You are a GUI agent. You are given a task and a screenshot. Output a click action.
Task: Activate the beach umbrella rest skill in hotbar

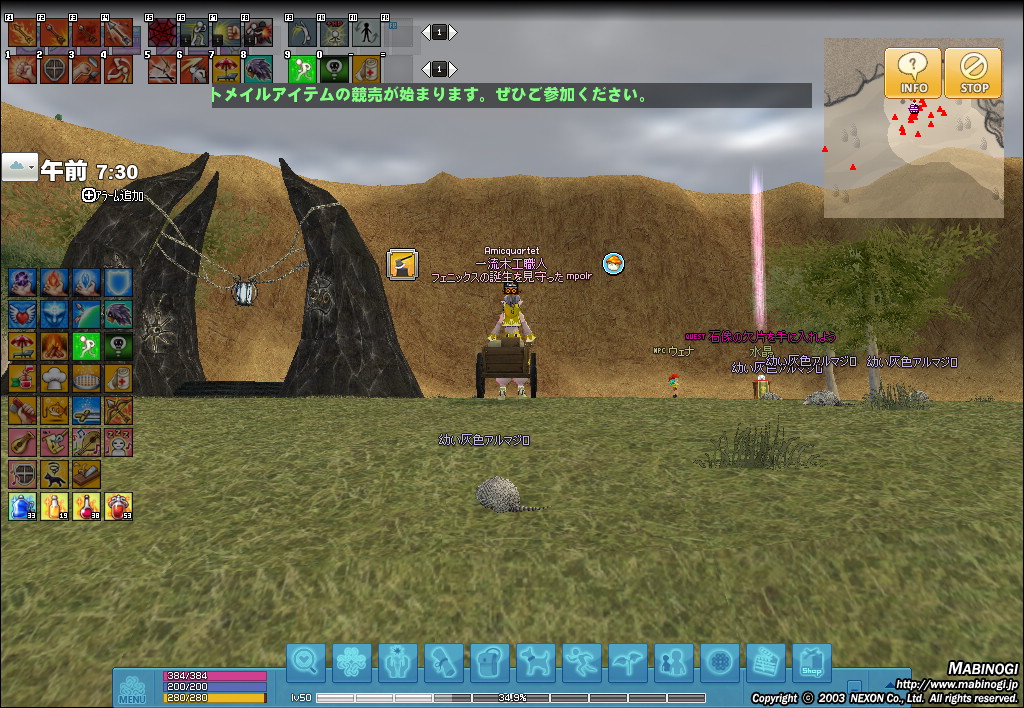[x=226, y=69]
